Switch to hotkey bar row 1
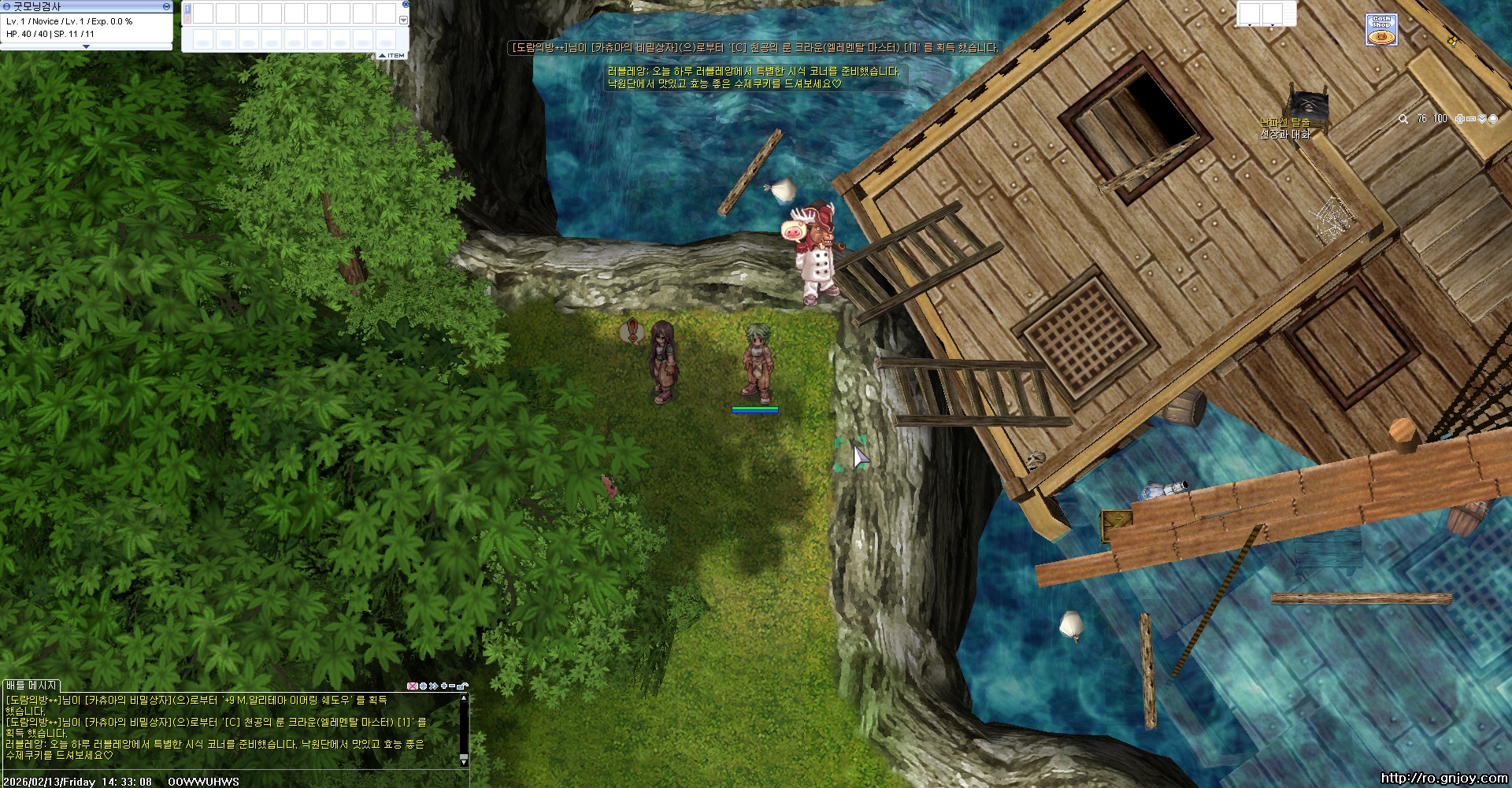 [187, 8]
